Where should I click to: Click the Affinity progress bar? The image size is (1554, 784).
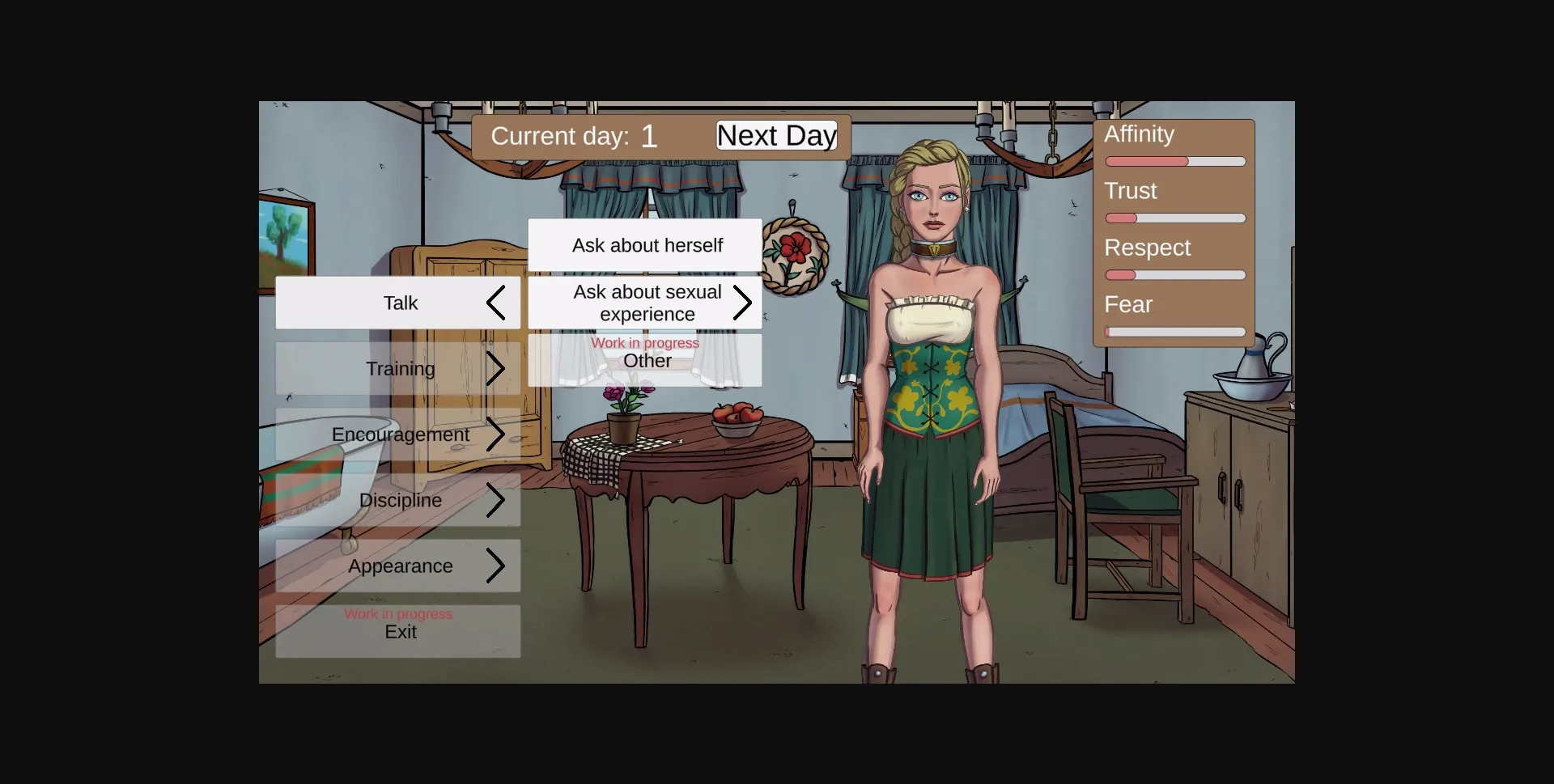1175,161
